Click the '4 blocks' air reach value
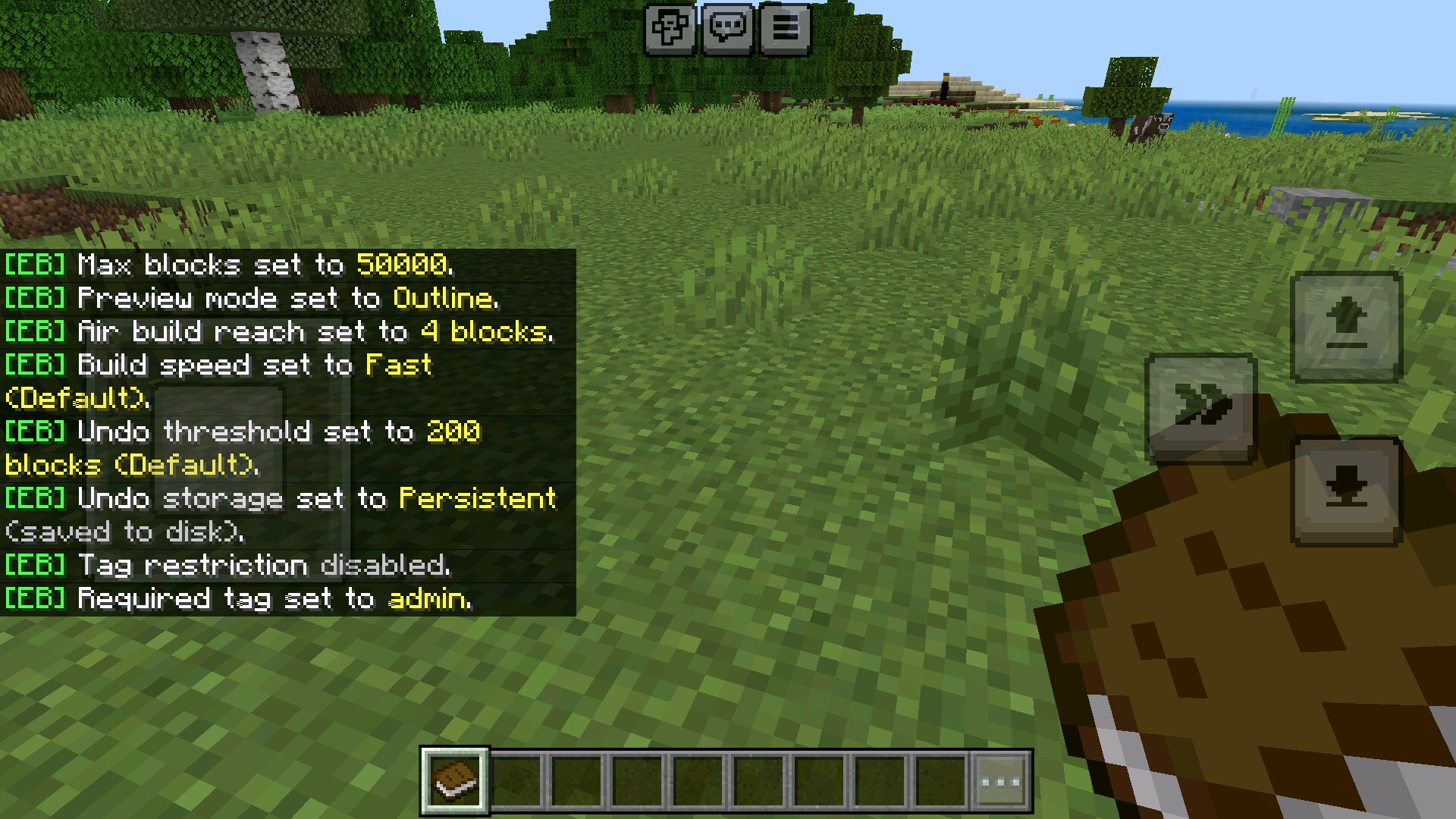Screen dimensions: 1456x819 485,331
